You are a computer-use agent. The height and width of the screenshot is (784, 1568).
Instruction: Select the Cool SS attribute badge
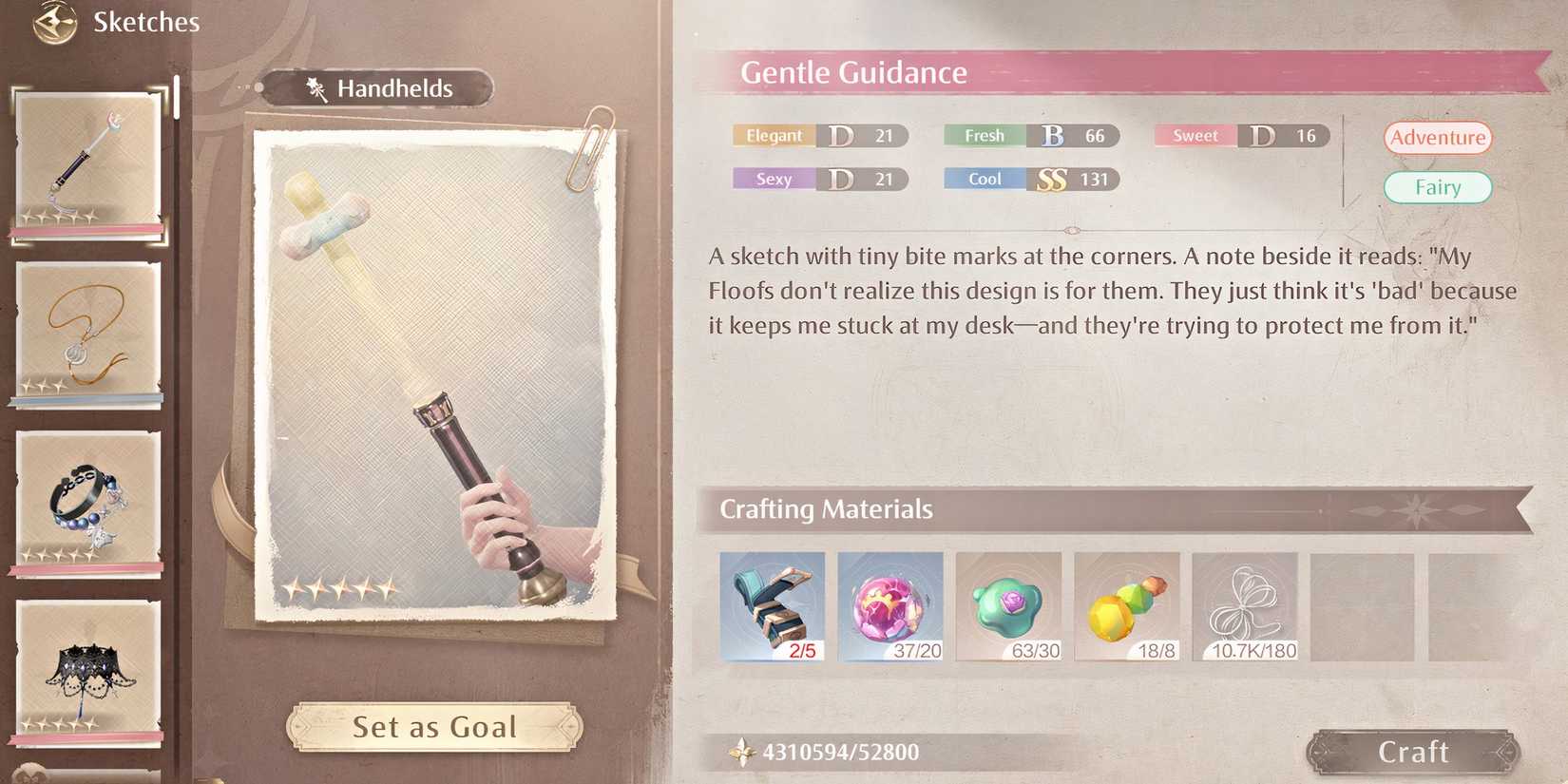click(x=1029, y=179)
